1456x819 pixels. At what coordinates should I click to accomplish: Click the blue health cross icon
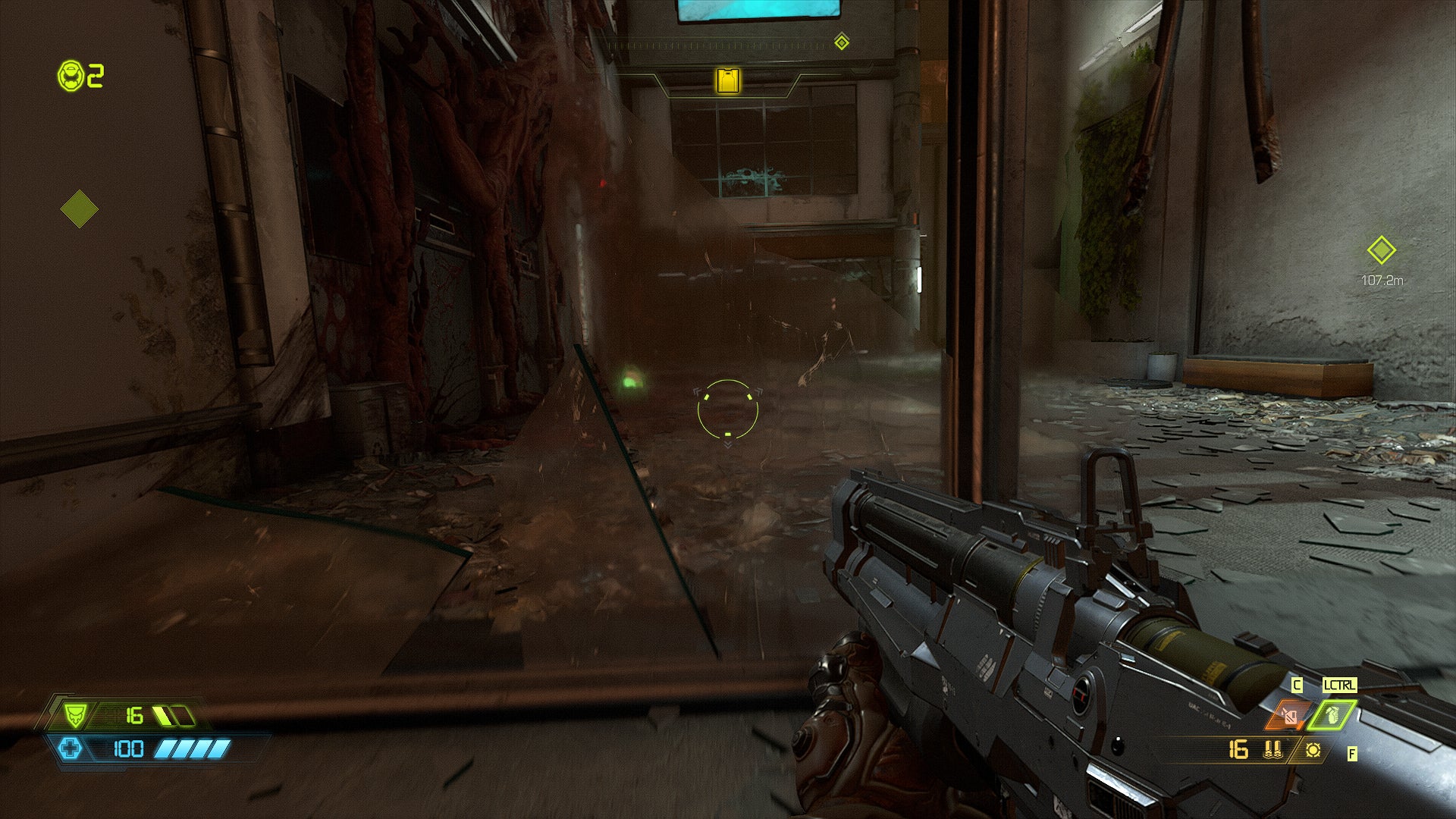(71, 748)
